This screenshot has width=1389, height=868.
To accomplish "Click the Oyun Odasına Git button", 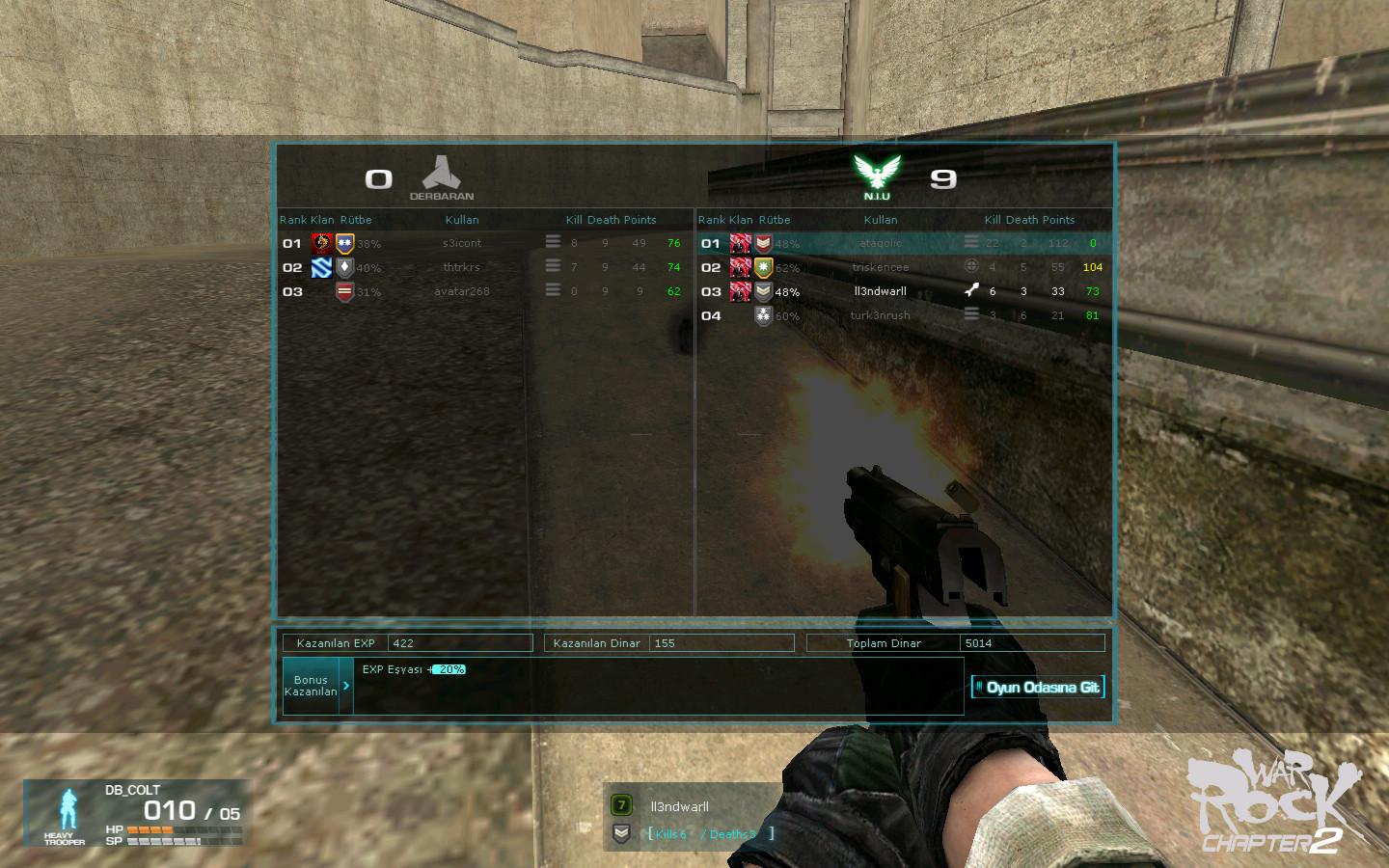I will (x=1038, y=688).
